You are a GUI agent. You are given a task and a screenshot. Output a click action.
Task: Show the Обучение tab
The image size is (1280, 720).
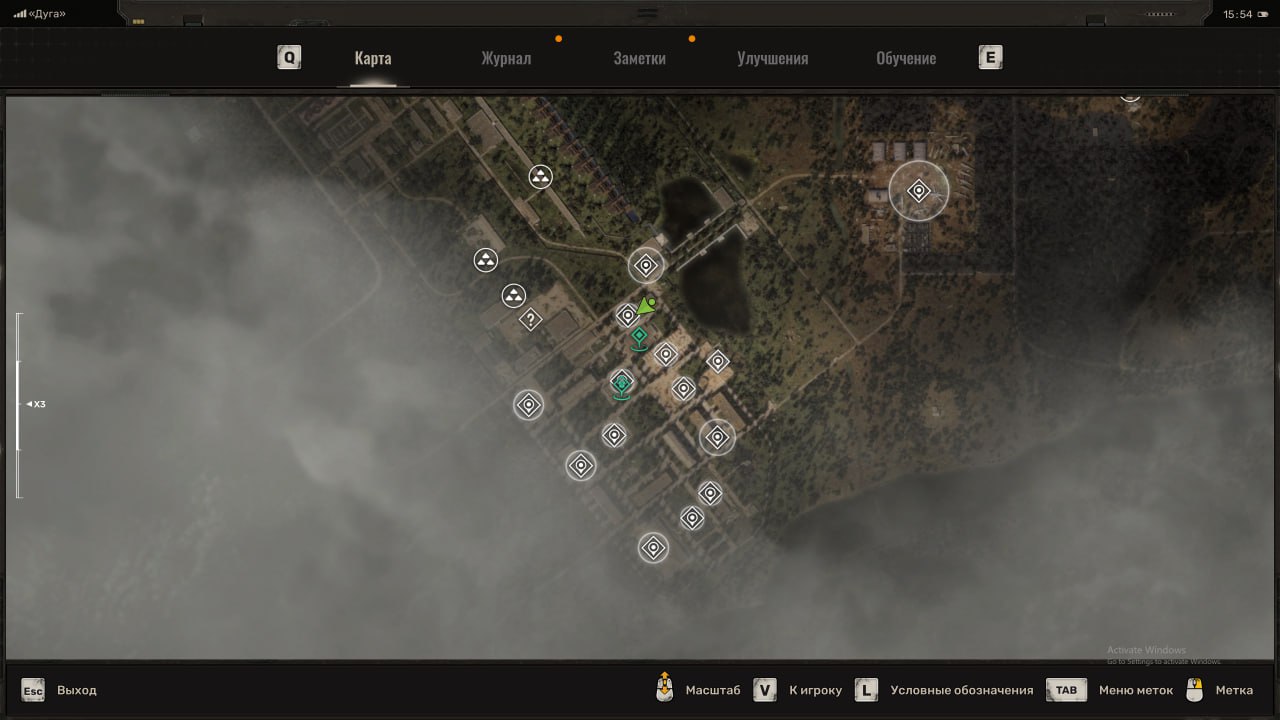[x=906, y=58]
